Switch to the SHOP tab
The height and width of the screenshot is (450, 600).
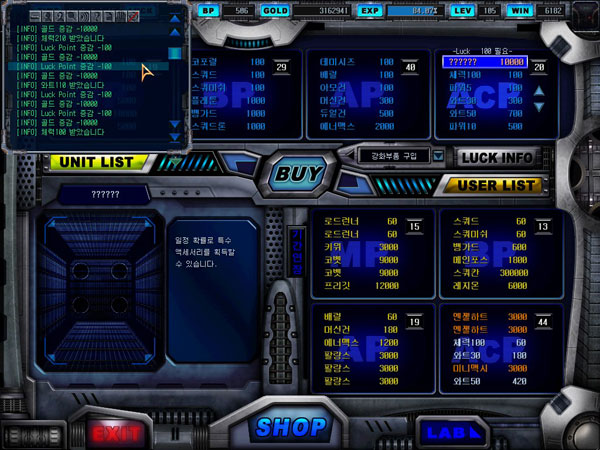(291, 426)
